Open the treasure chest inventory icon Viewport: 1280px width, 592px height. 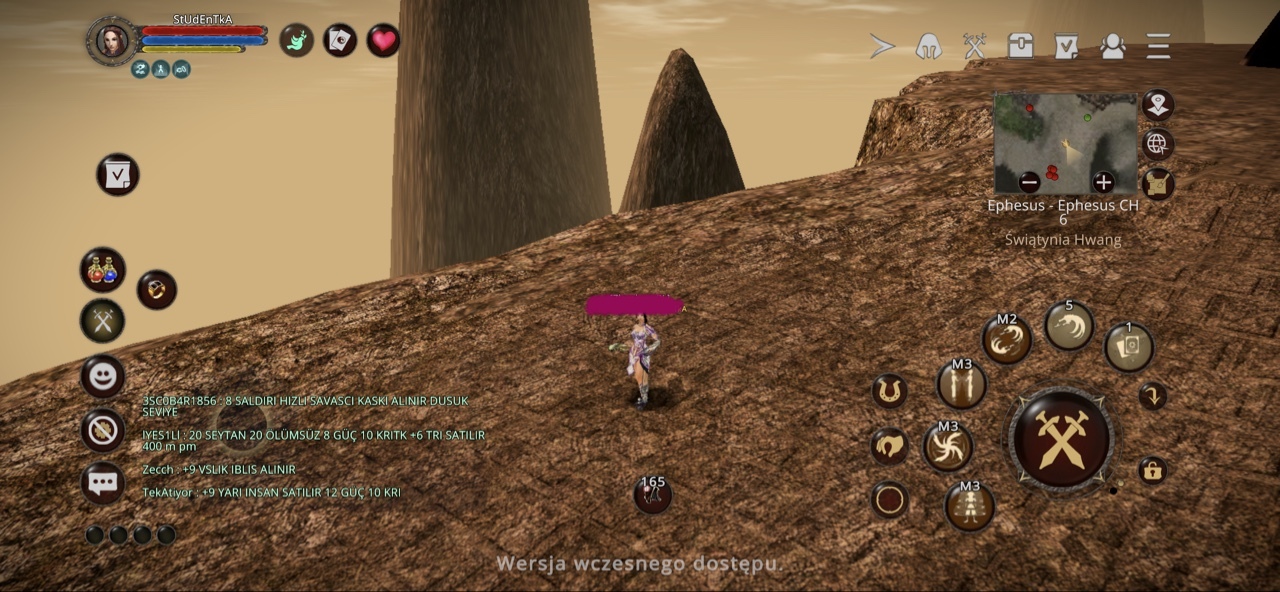1020,46
